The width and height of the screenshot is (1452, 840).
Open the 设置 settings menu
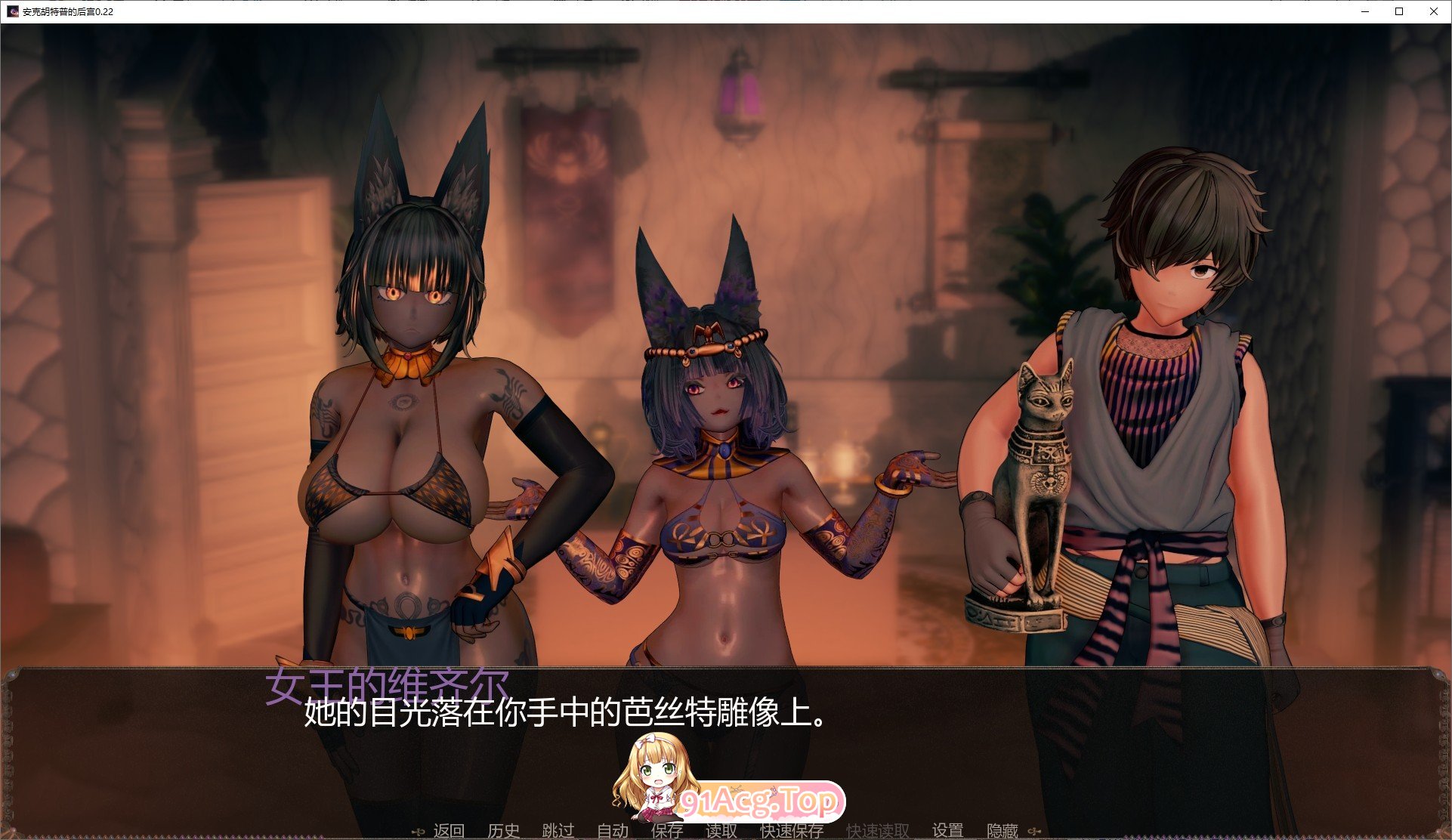tap(947, 829)
